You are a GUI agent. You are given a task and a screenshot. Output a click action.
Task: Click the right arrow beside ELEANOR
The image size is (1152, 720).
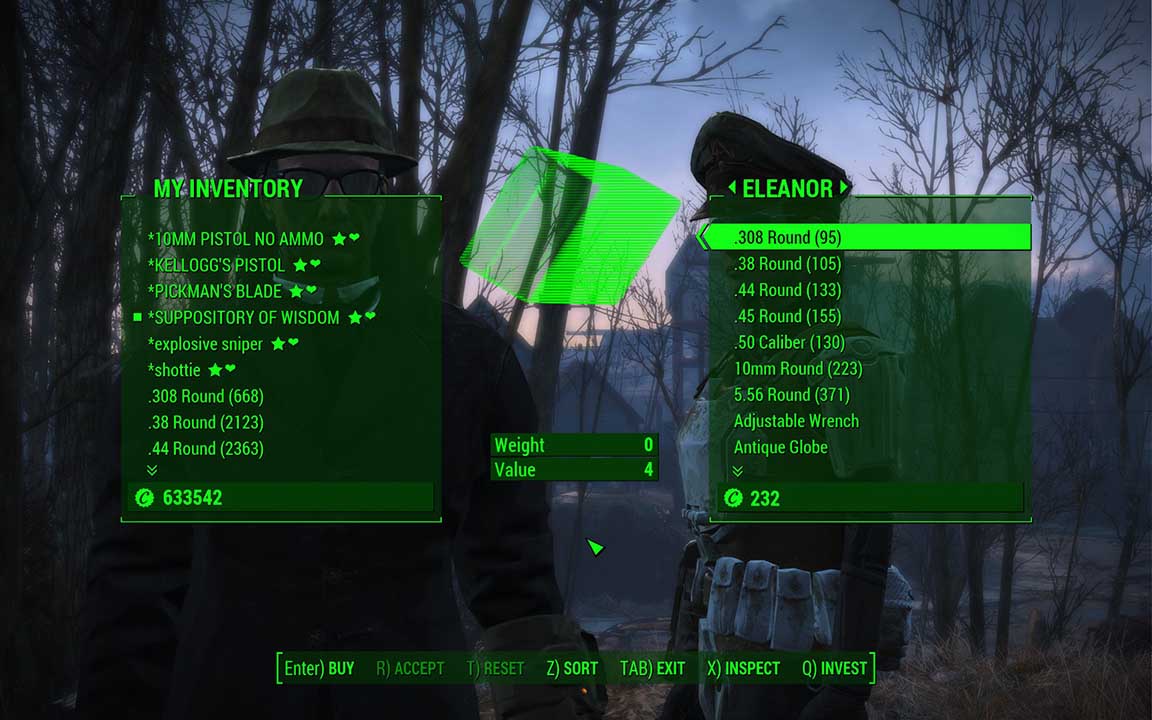coord(844,188)
